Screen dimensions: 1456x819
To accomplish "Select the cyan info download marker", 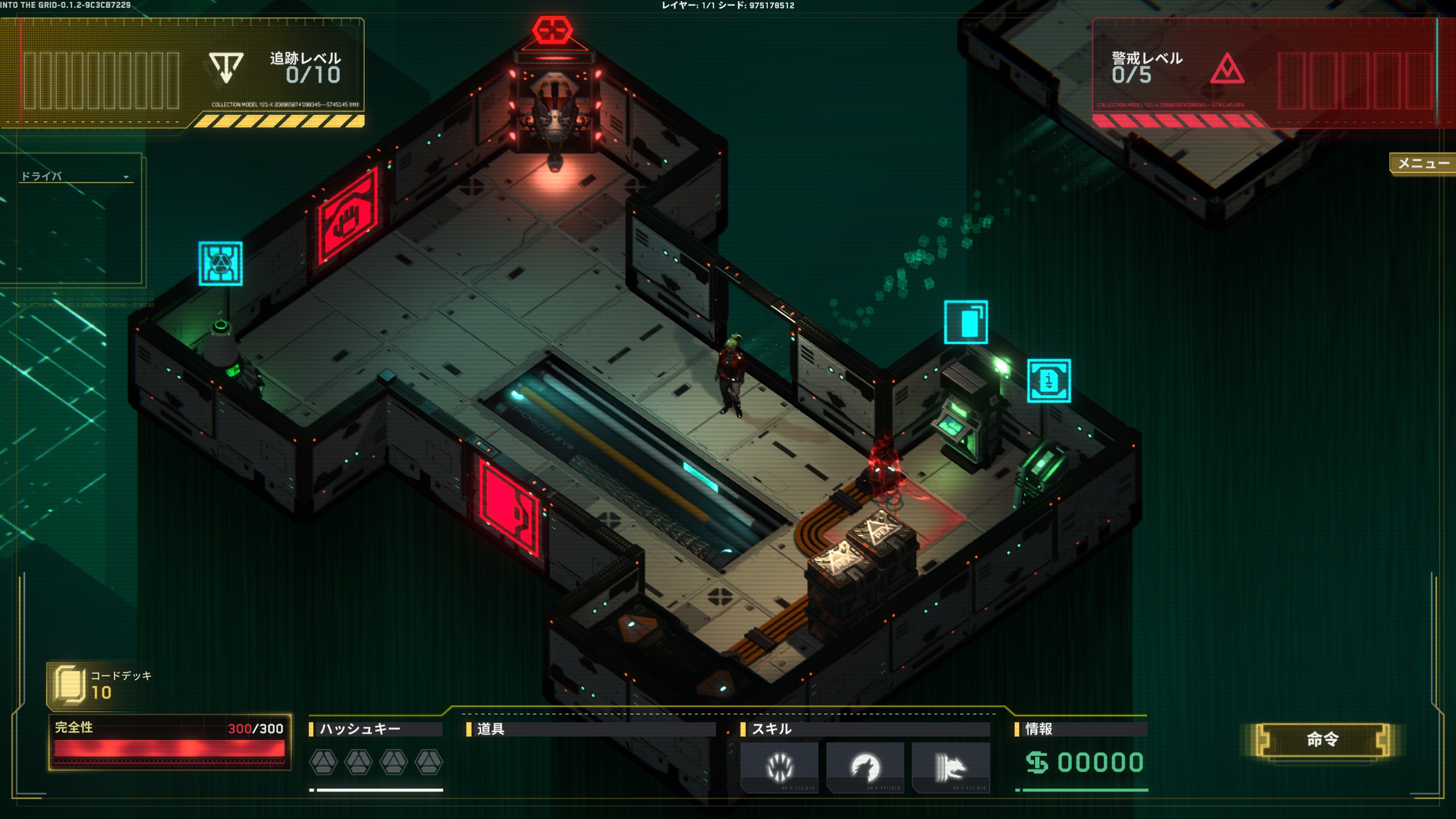I will point(1049,380).
